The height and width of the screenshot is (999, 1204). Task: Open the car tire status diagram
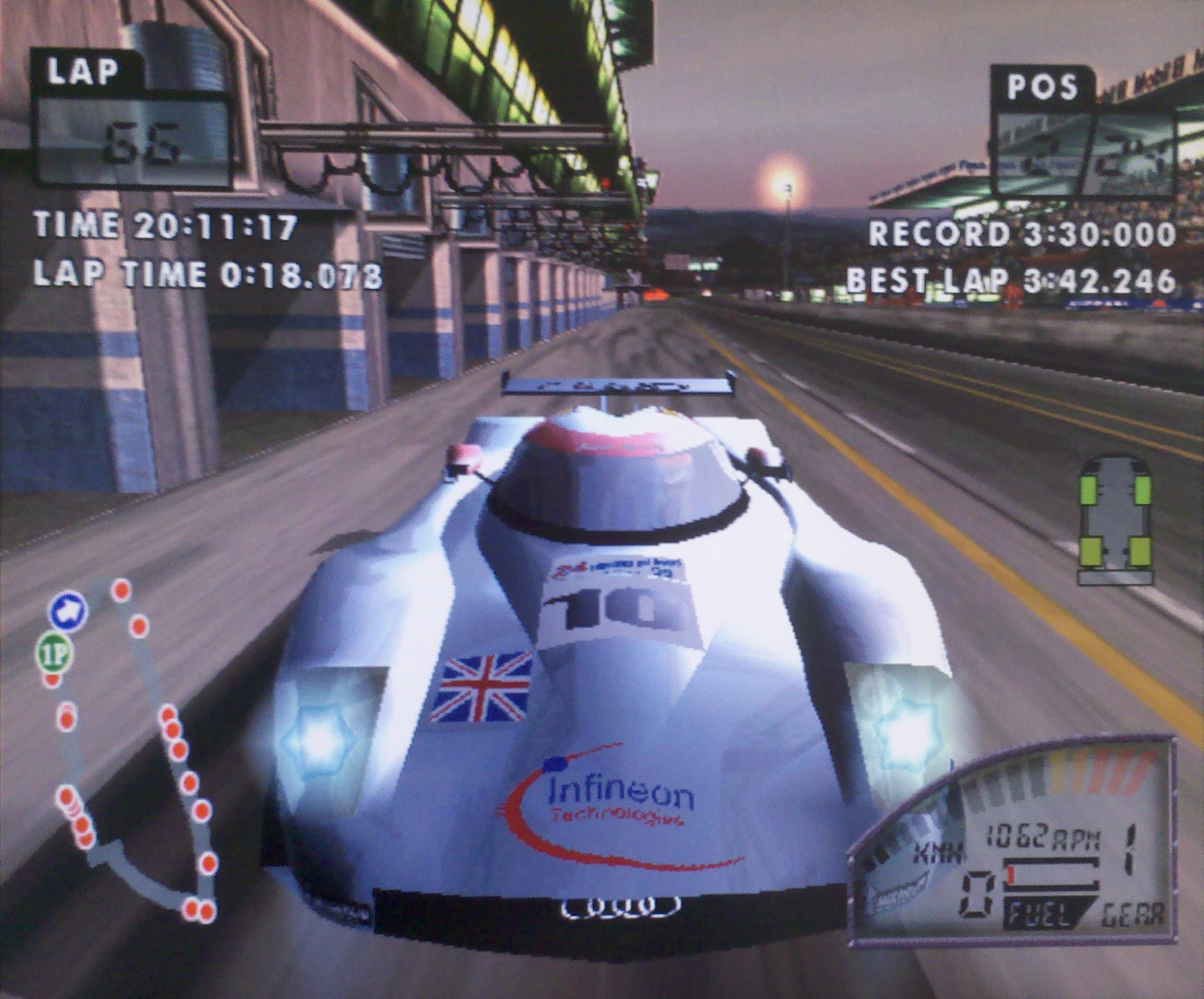click(x=1114, y=518)
